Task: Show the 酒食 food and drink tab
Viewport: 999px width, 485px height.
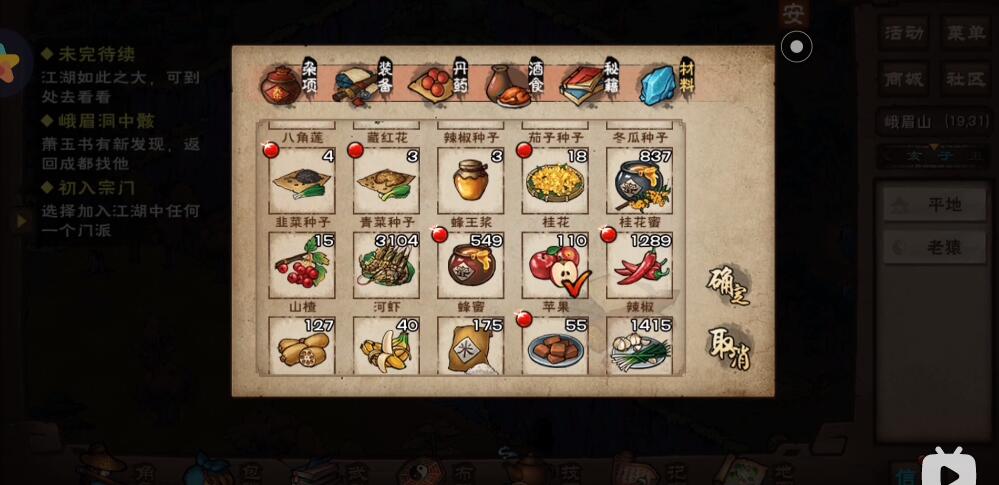Action: pos(517,84)
